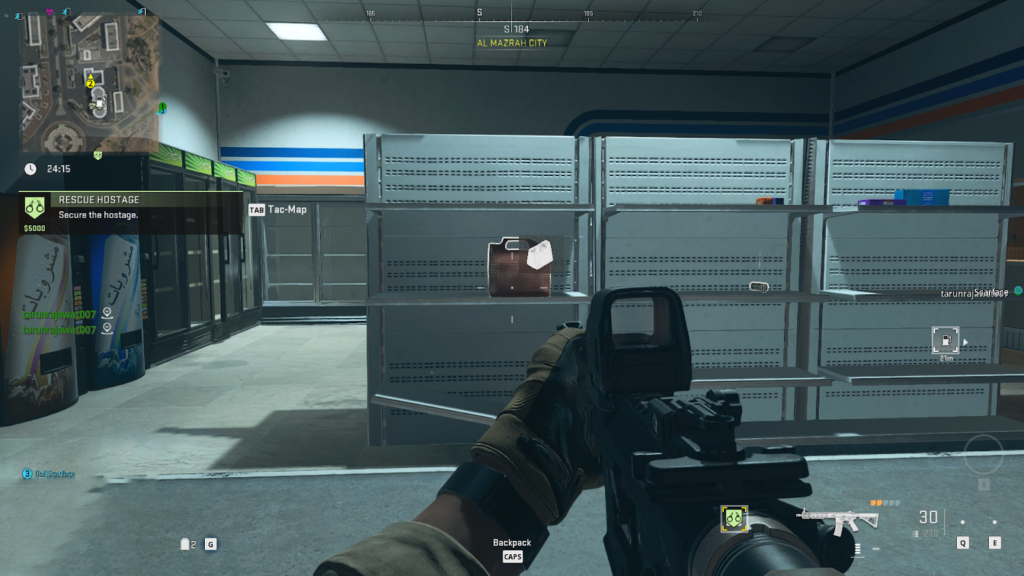Click the green hostage marker beside the gun
The width and height of the screenshot is (1024, 576).
point(735,518)
